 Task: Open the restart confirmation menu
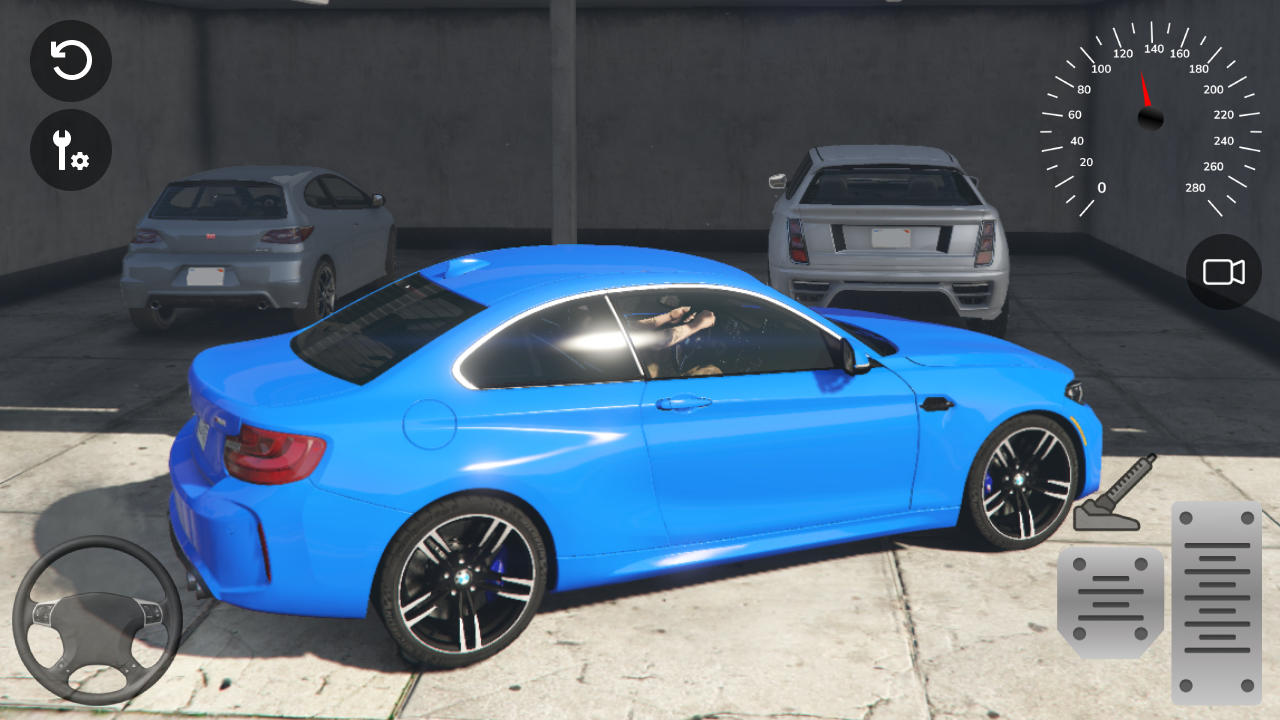click(70, 61)
